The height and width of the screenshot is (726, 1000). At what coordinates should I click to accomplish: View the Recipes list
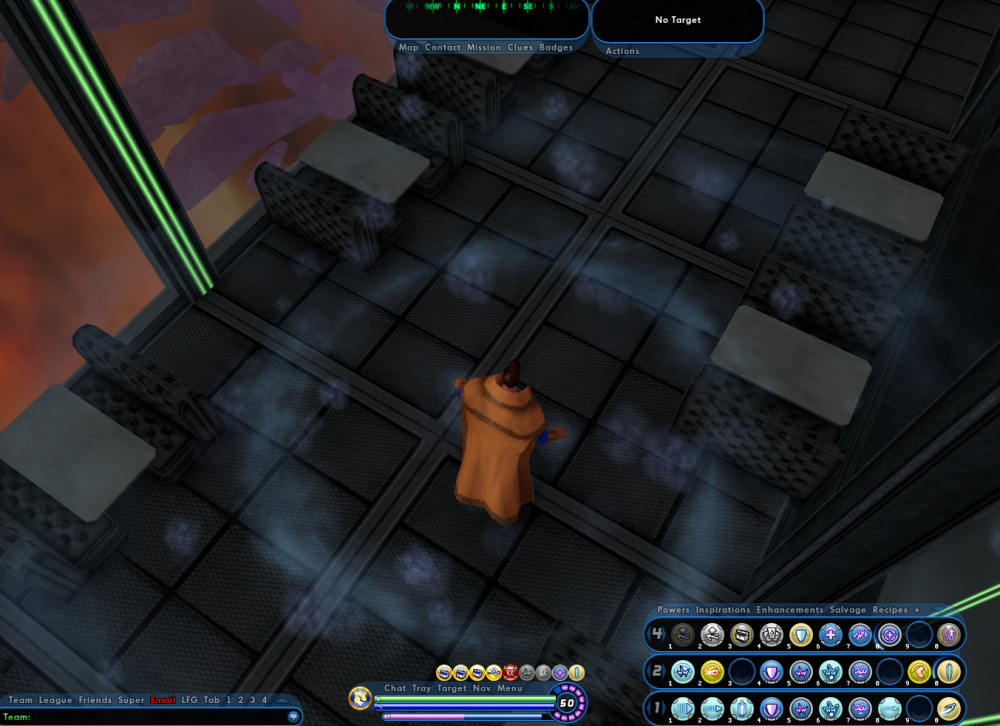[890, 610]
